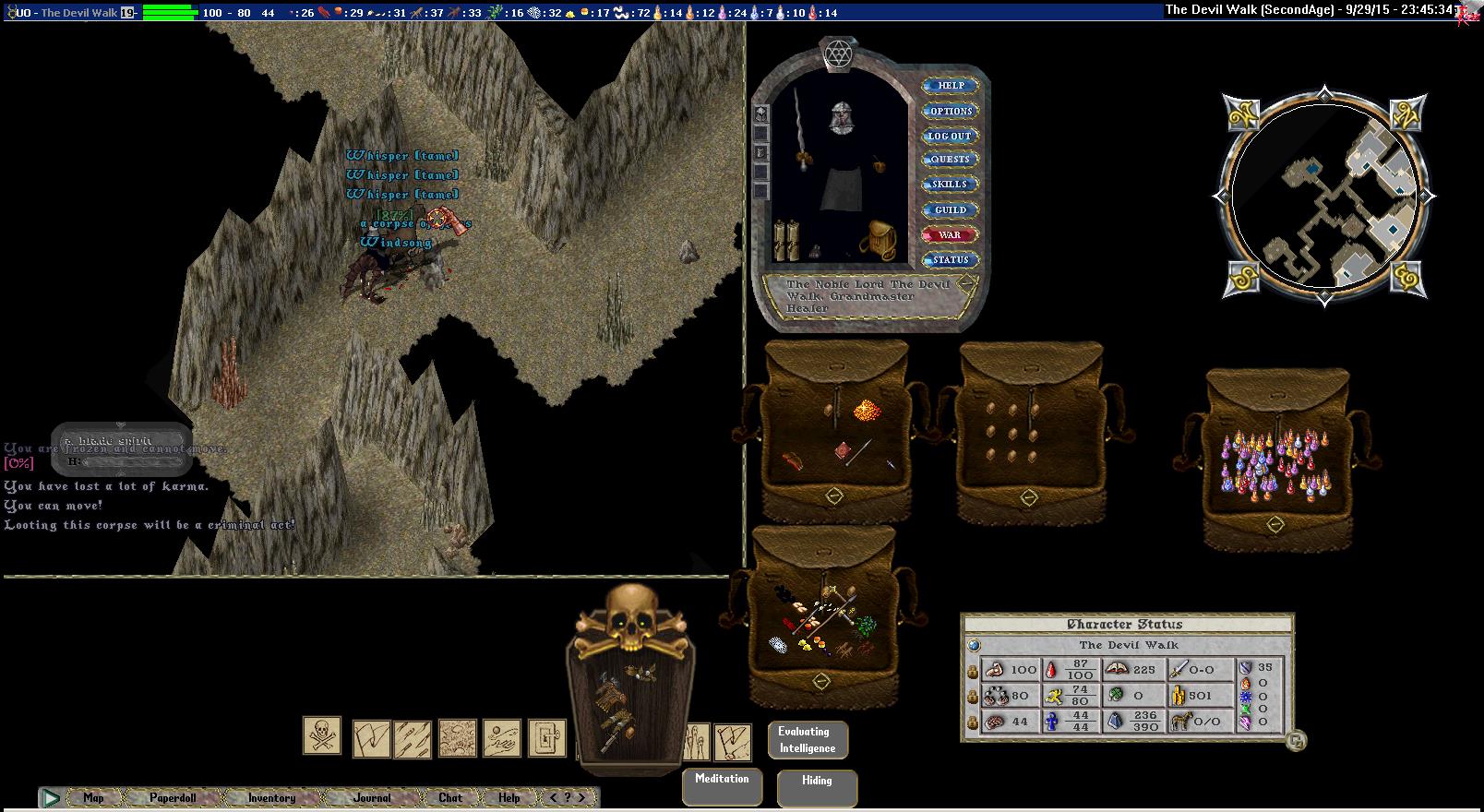This screenshot has width=1484, height=812.
Task: Click the Log Out button
Action: point(950,136)
